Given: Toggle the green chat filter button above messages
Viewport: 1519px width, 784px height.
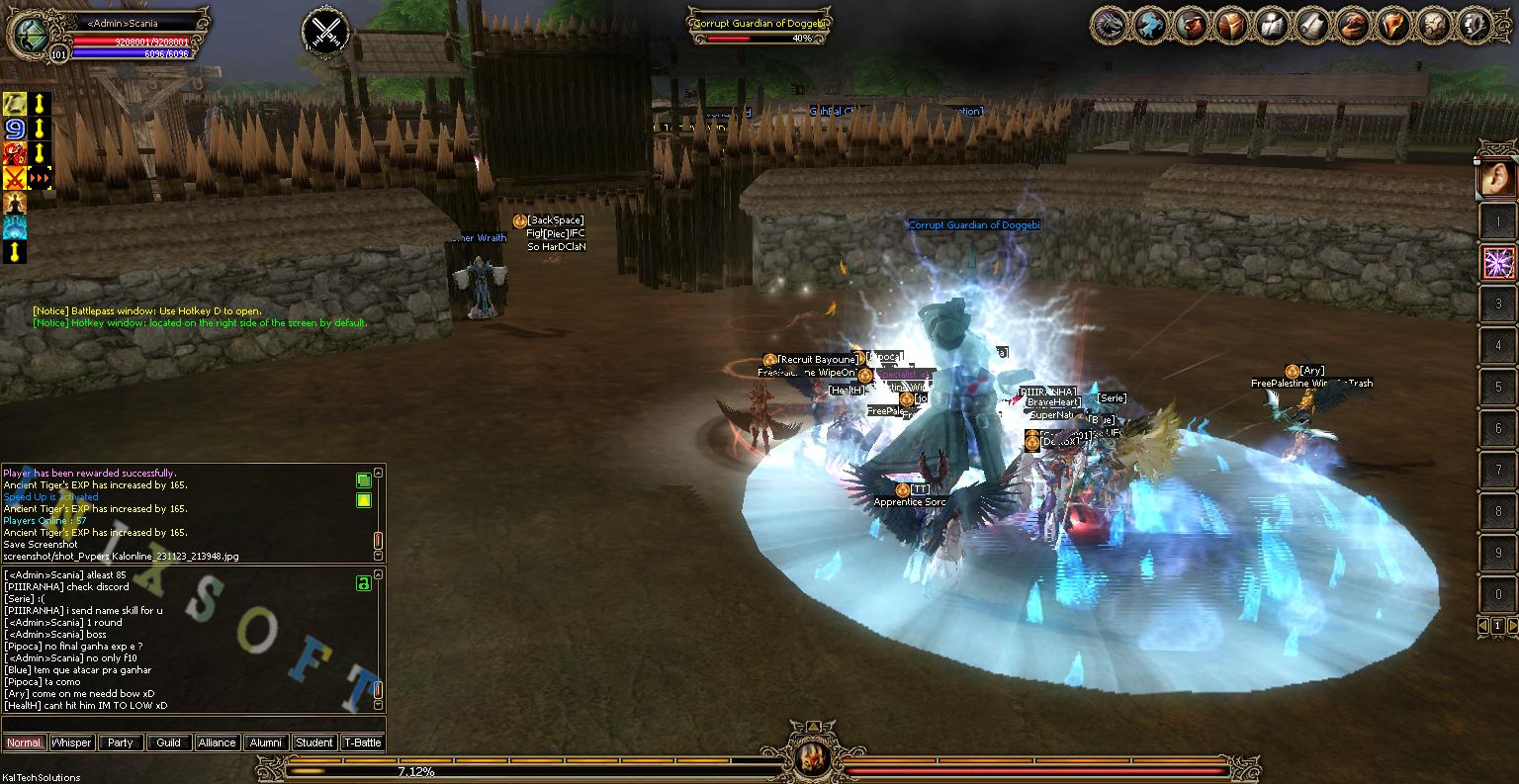Looking at the screenshot, I should click(x=364, y=479).
